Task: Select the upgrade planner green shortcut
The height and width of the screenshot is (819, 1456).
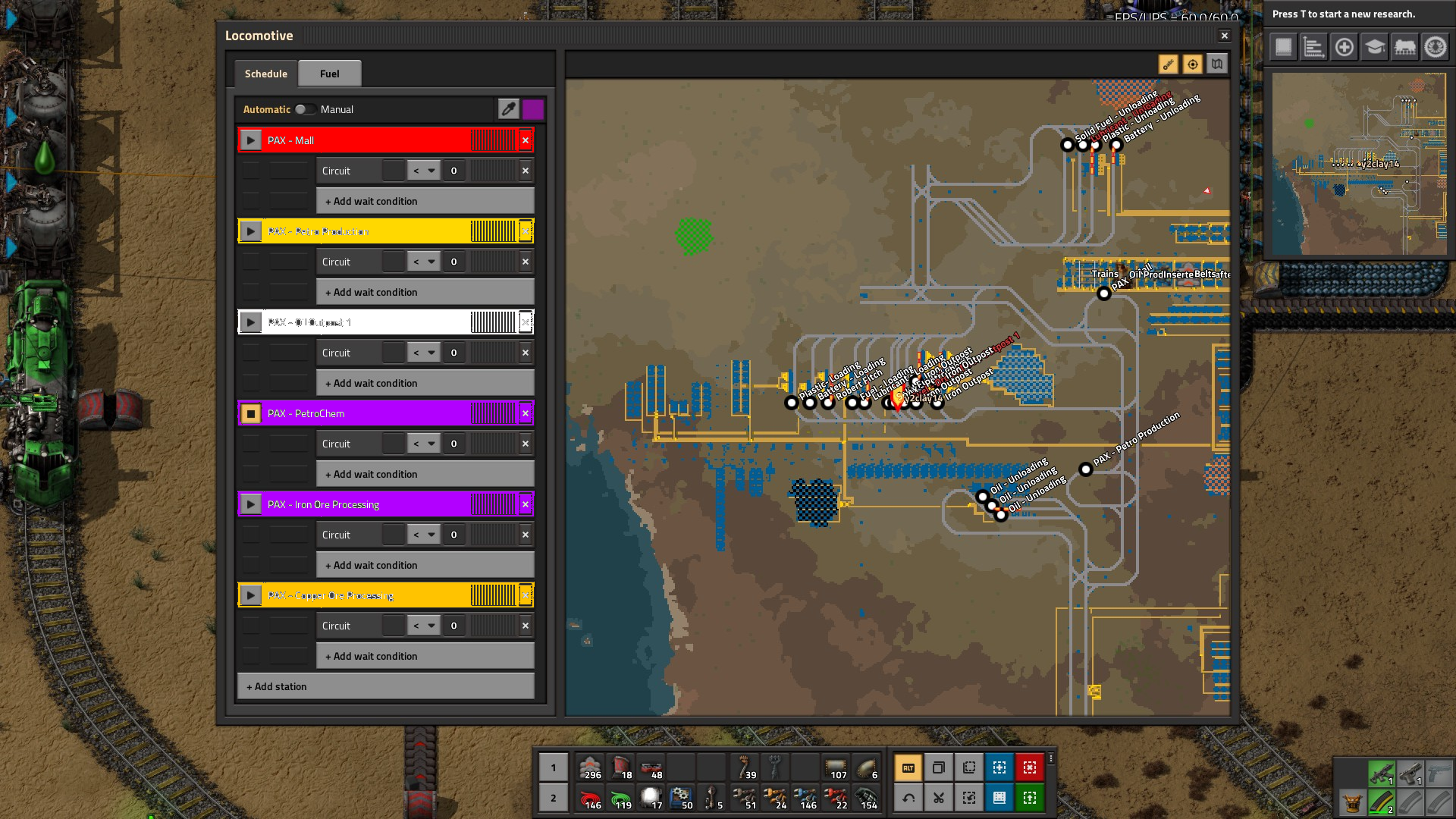Action: pos(1029,797)
